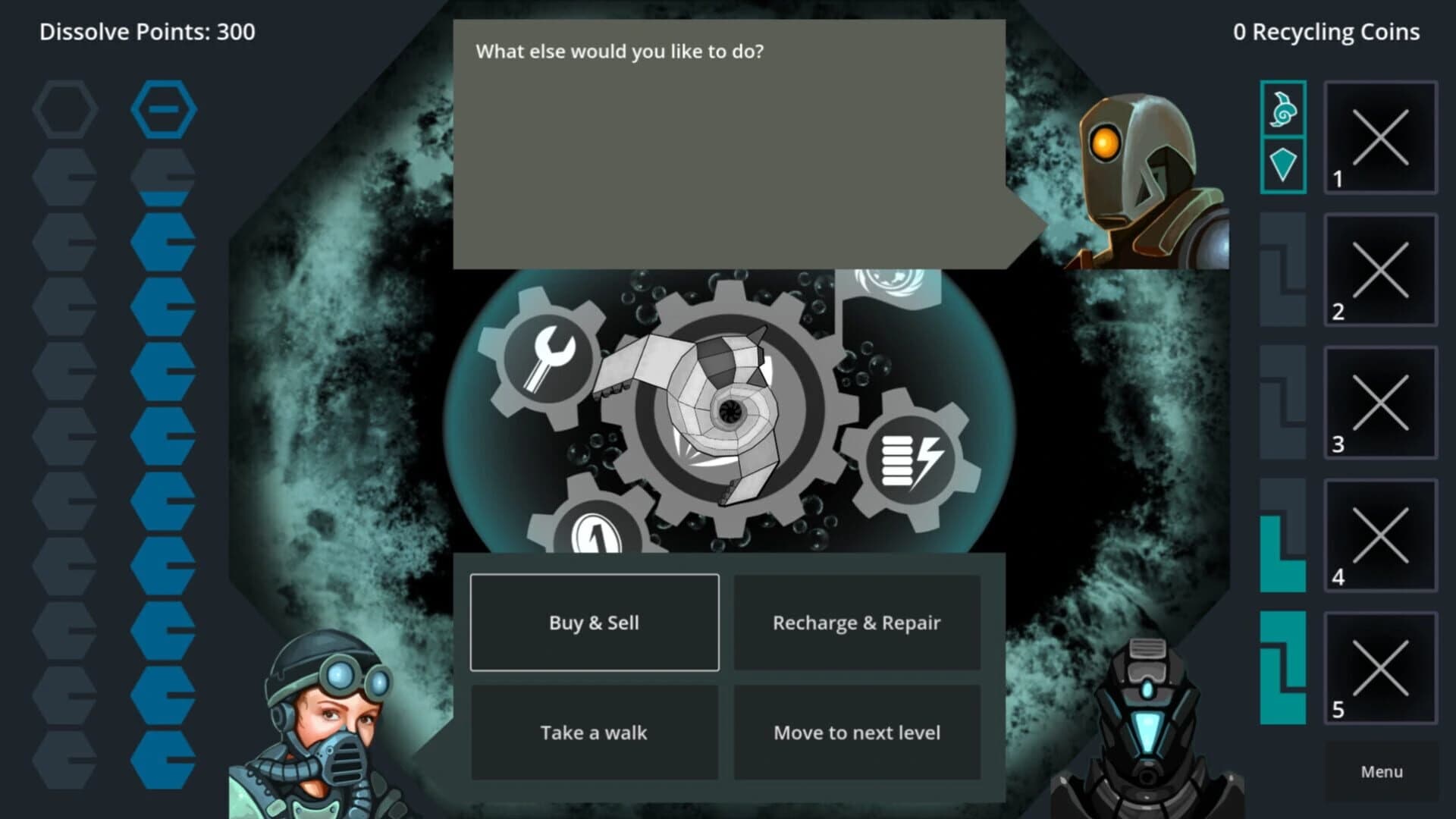
Task: Select Buy & Sell
Action: click(594, 623)
